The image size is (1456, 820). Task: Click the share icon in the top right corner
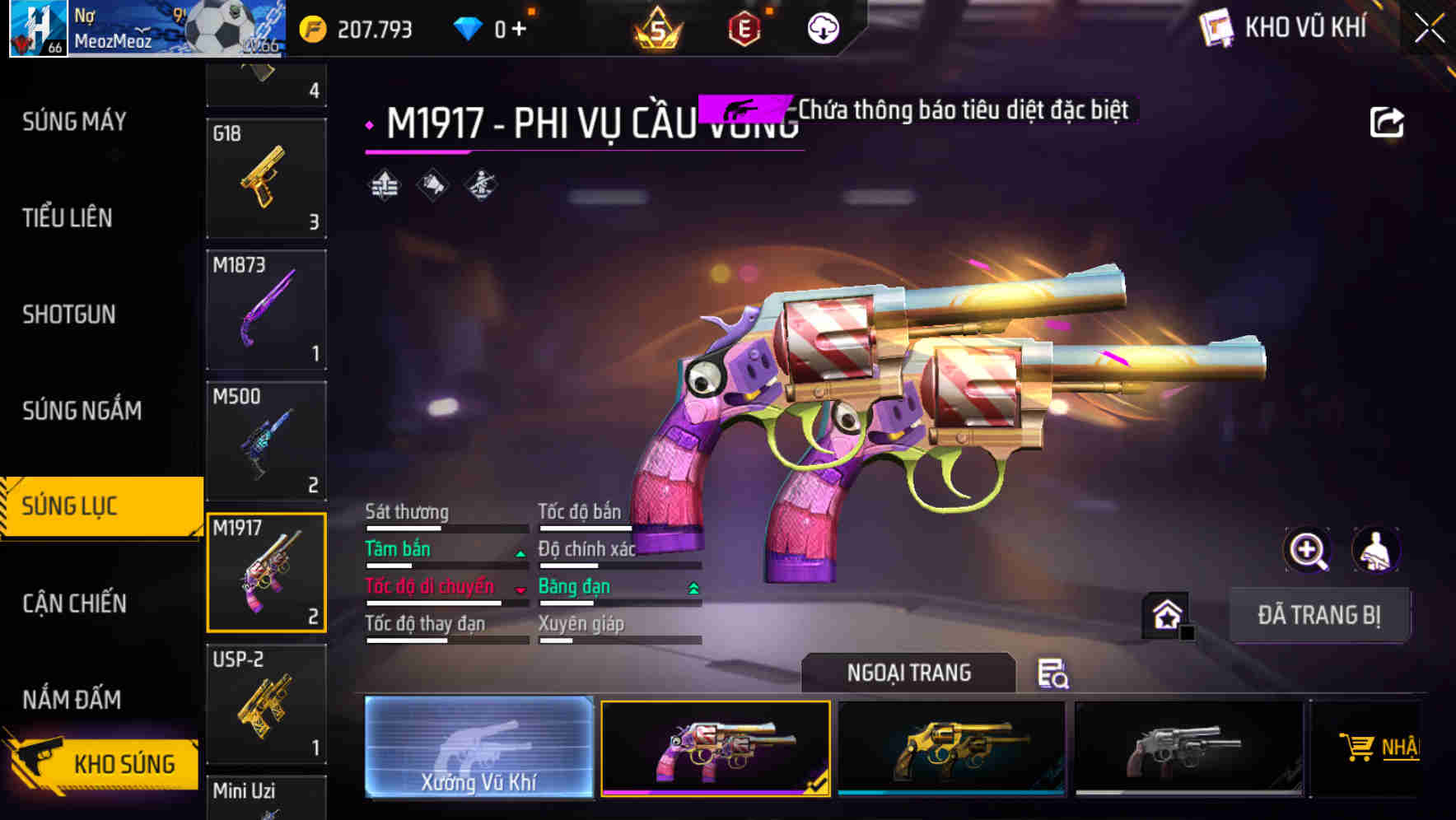click(x=1388, y=120)
